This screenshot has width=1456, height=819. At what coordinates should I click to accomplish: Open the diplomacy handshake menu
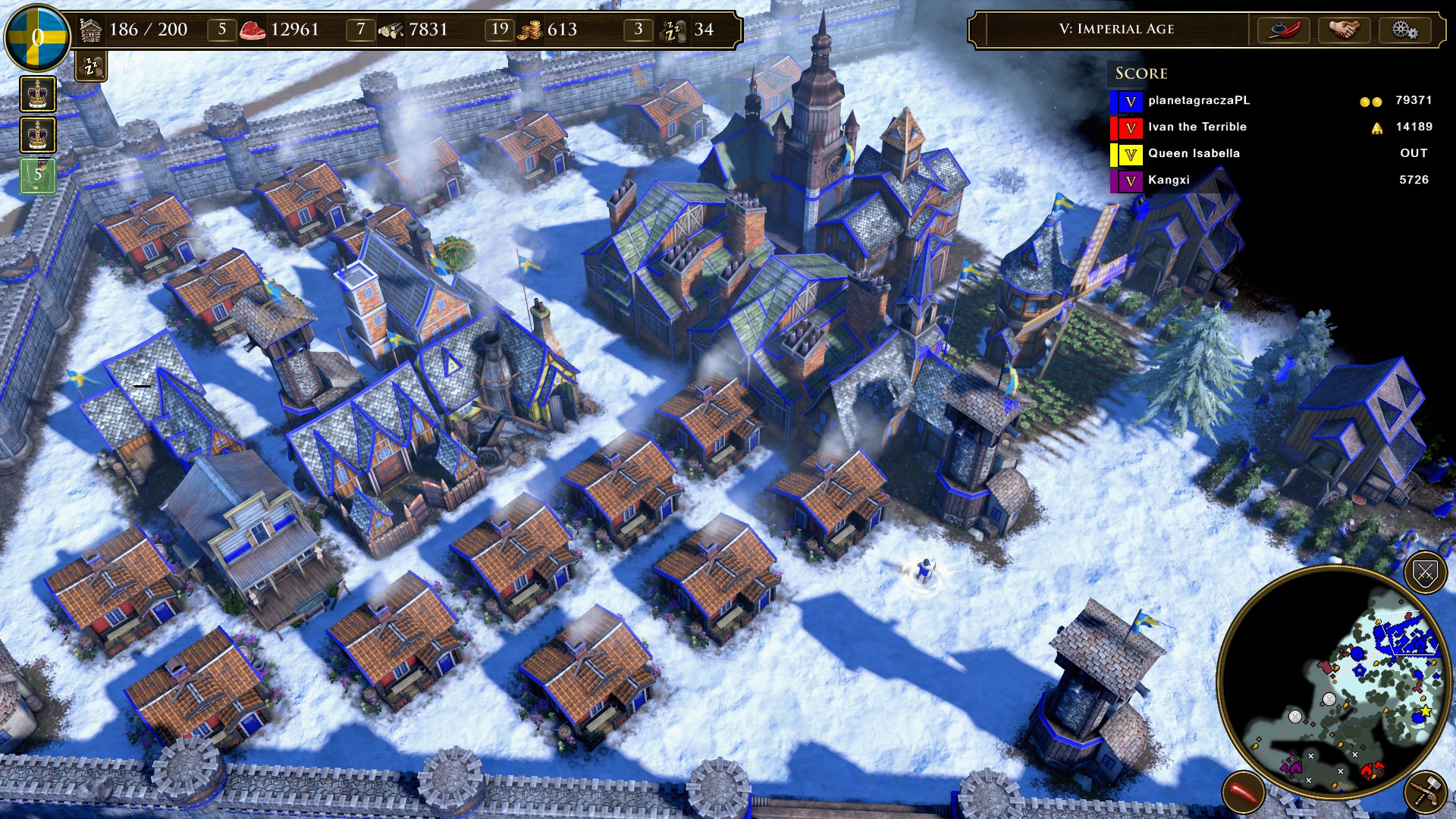click(1345, 30)
